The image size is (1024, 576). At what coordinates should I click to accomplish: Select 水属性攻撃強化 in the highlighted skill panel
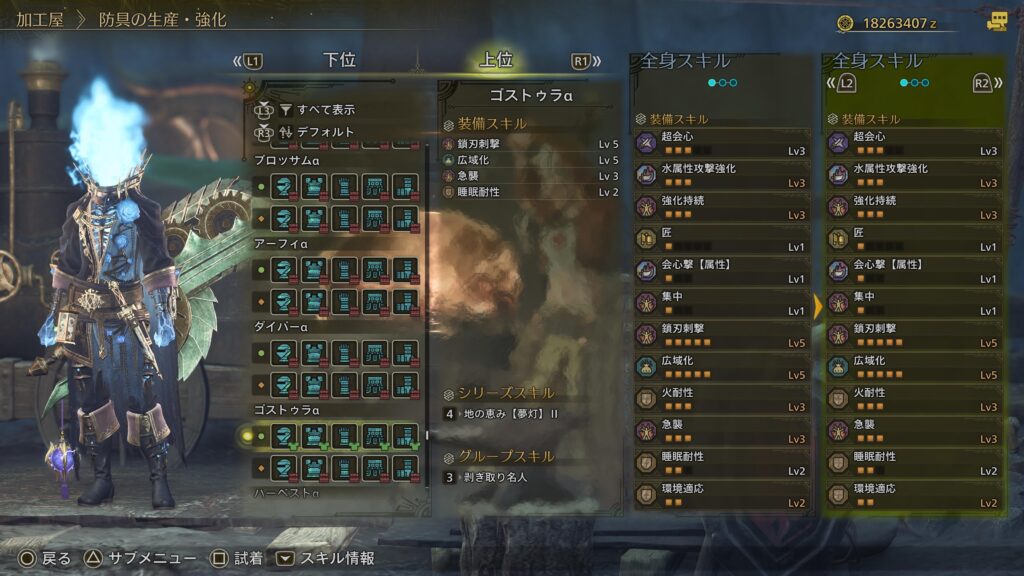(x=913, y=175)
